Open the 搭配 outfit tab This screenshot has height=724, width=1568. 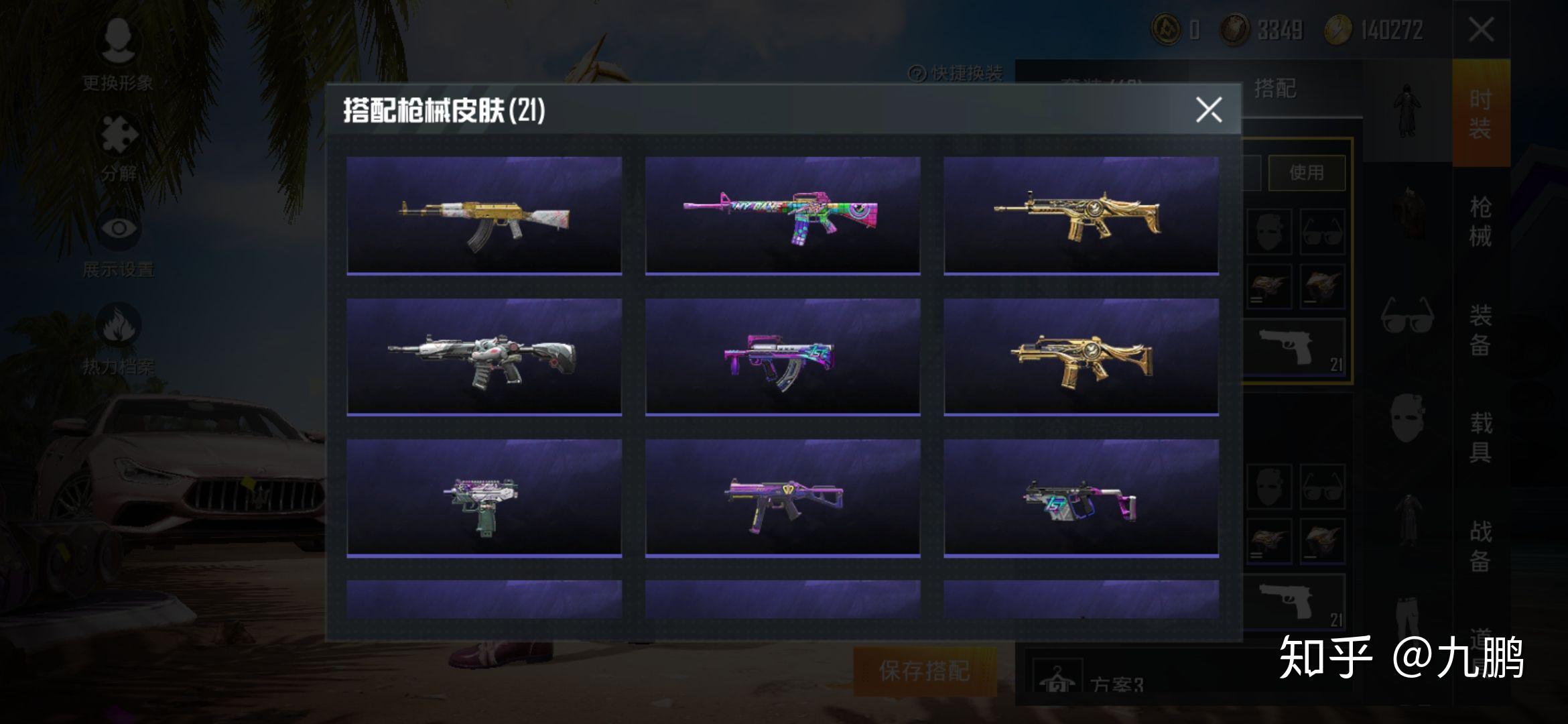[1275, 88]
